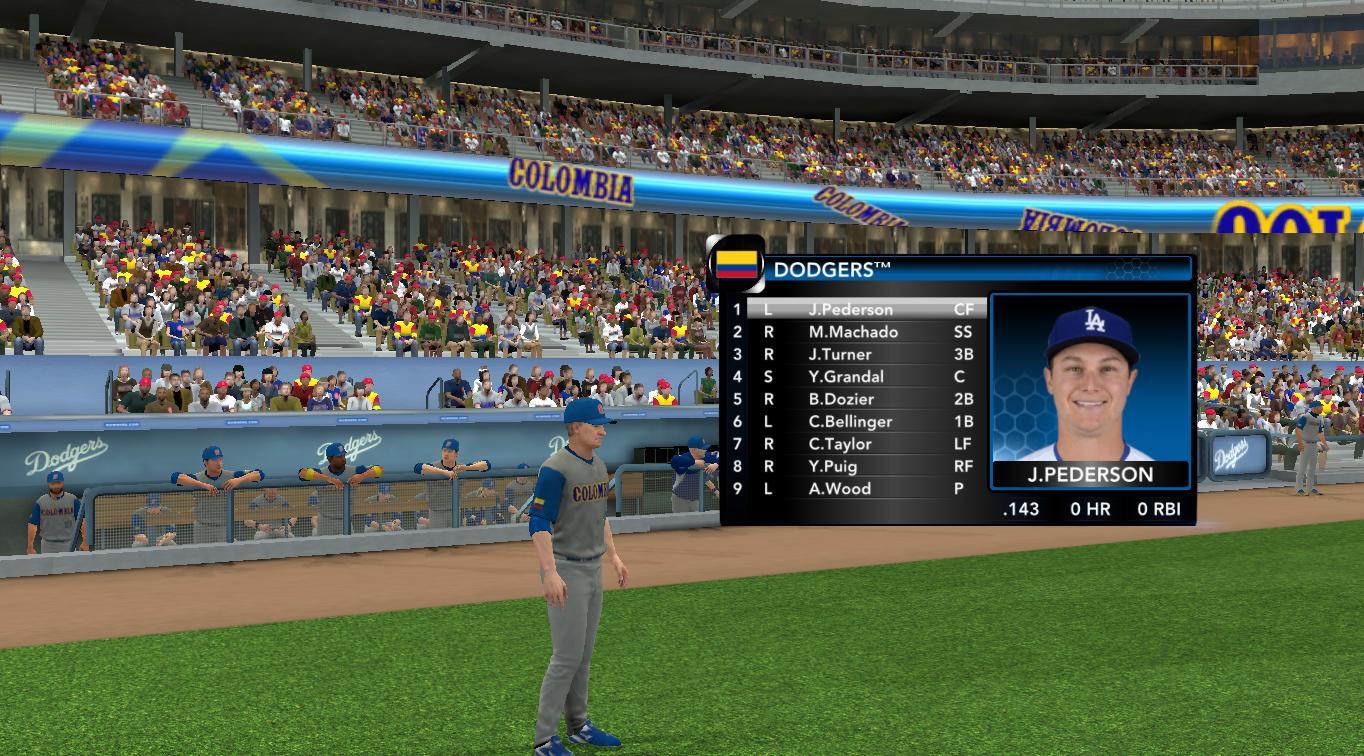Screen dimensions: 1364x756
Task: Click the Colombia flag team icon
Action: [x=736, y=265]
